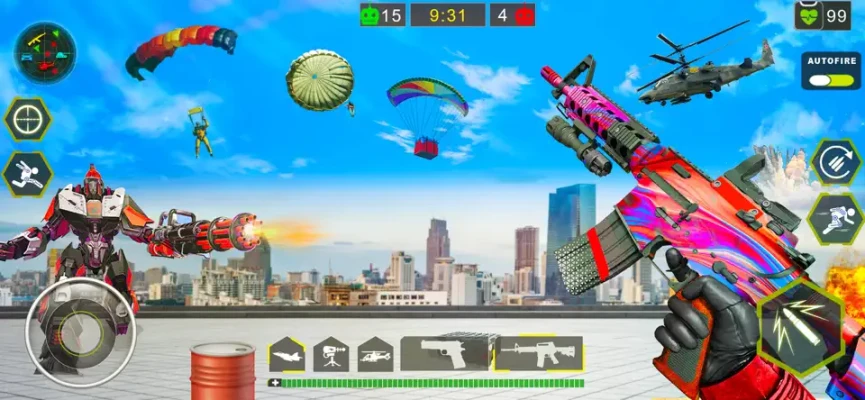The image size is (865, 400).
Task: Toggle the AUTOFIRE switch
Action: pyautogui.click(x=830, y=80)
